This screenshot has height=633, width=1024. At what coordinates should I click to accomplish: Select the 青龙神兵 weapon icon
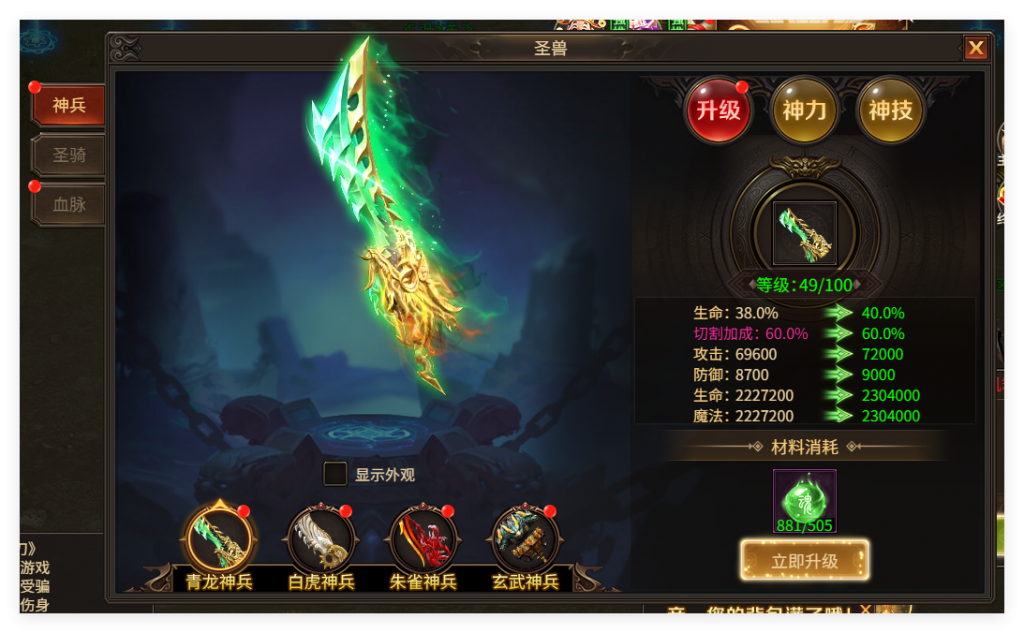coord(219,539)
